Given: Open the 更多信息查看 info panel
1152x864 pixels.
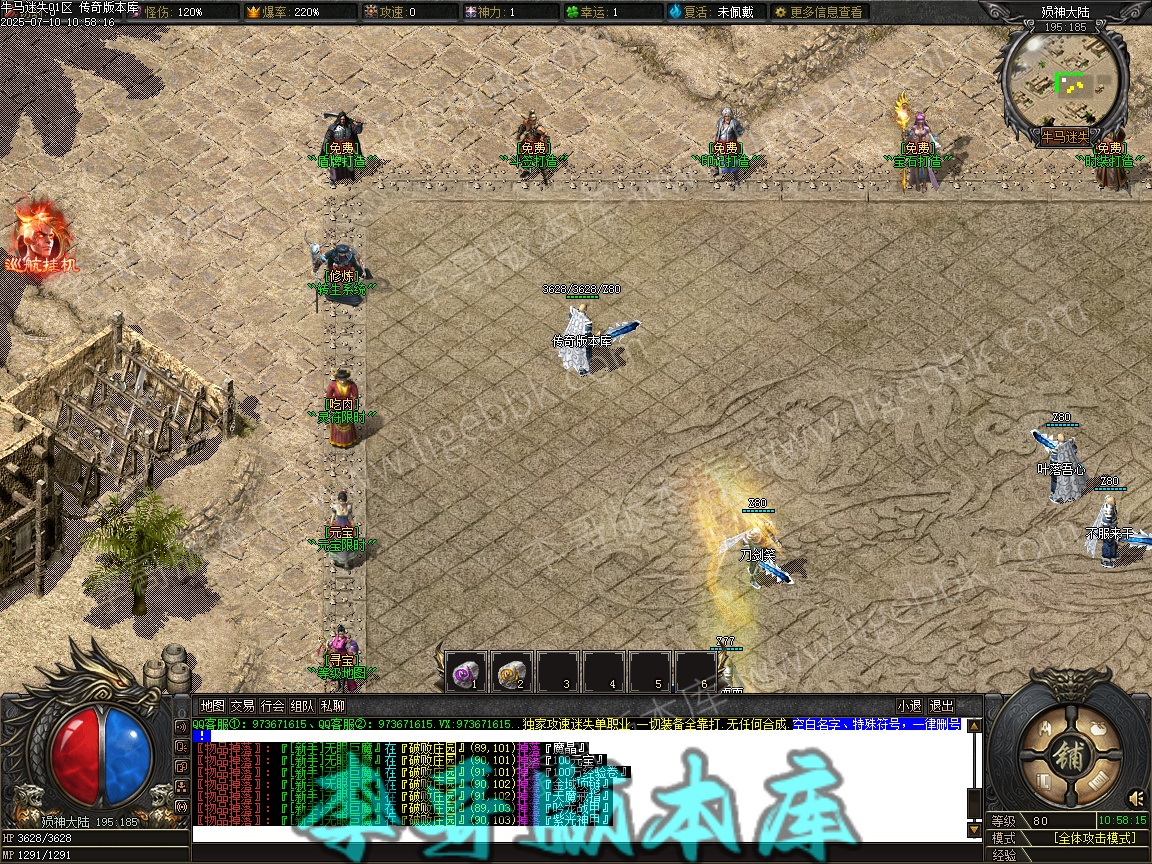Looking at the screenshot, I should 819,12.
